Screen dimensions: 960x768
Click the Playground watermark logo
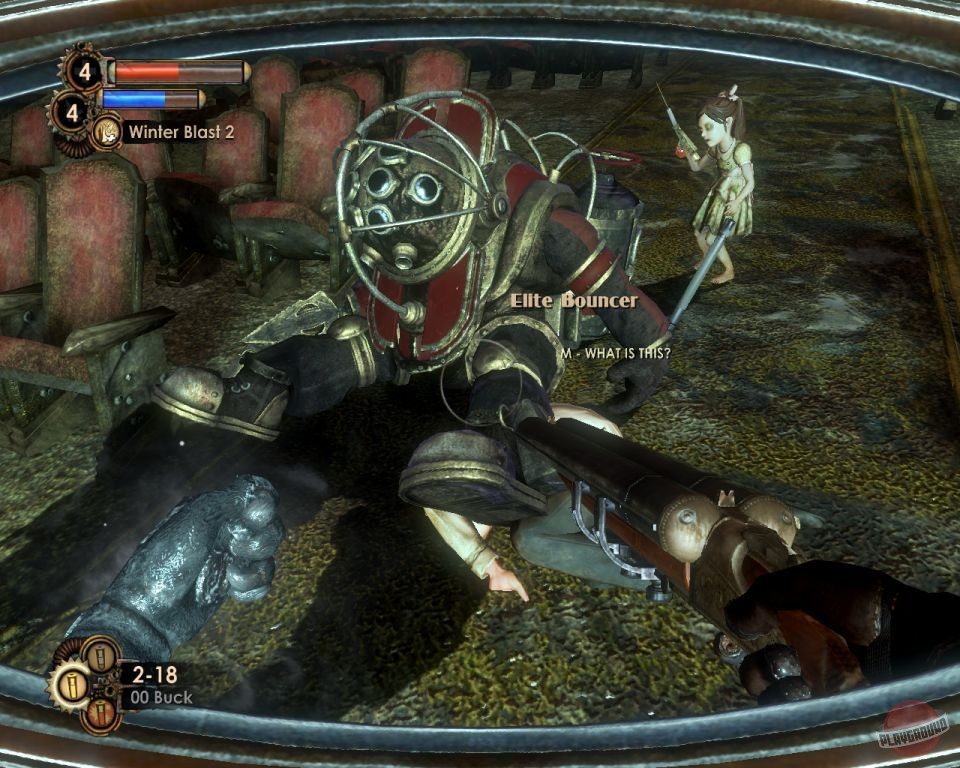pos(911,729)
